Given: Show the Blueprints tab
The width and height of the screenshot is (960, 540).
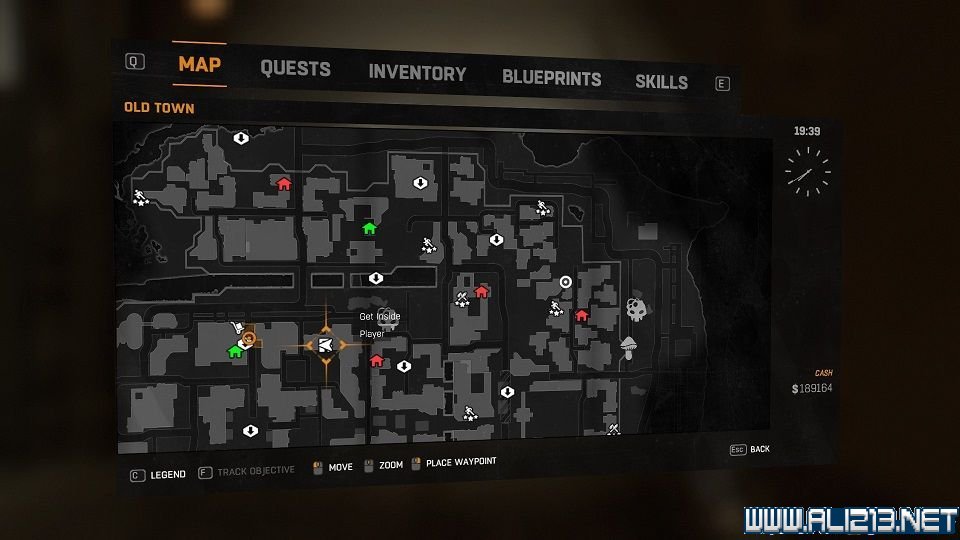Looking at the screenshot, I should tap(551, 77).
